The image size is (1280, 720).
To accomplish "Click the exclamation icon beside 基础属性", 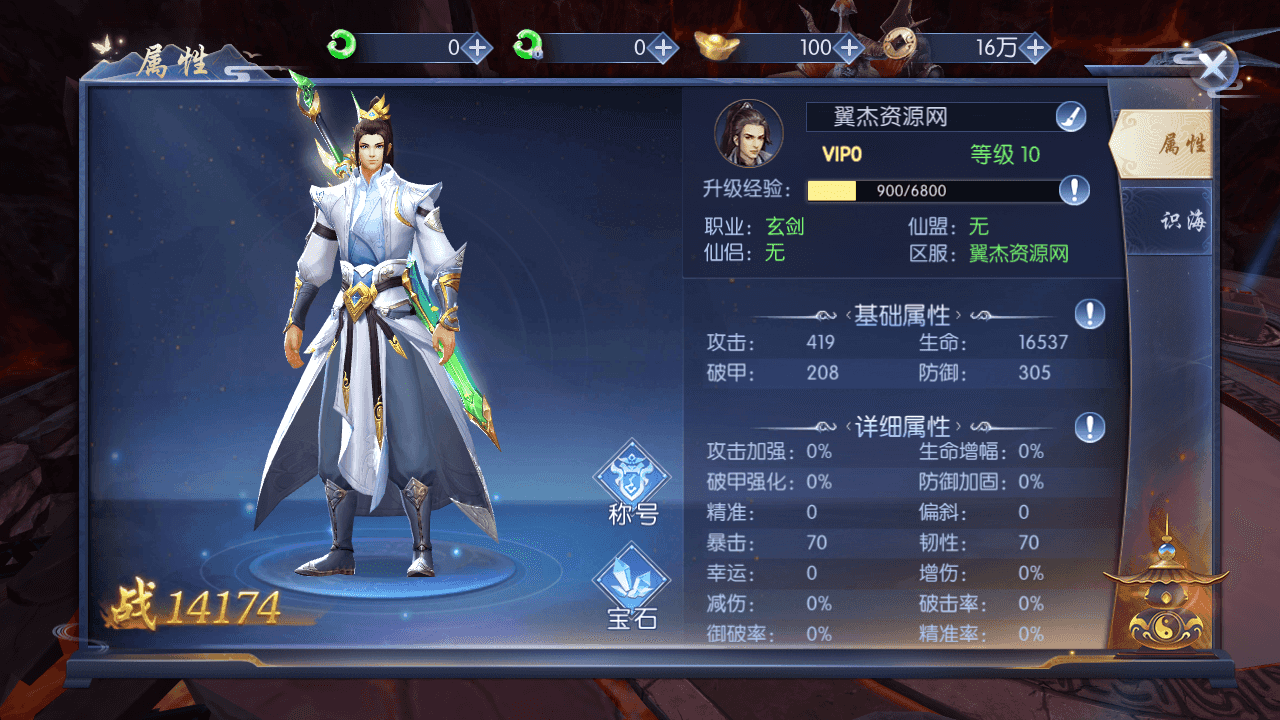I will [1091, 315].
